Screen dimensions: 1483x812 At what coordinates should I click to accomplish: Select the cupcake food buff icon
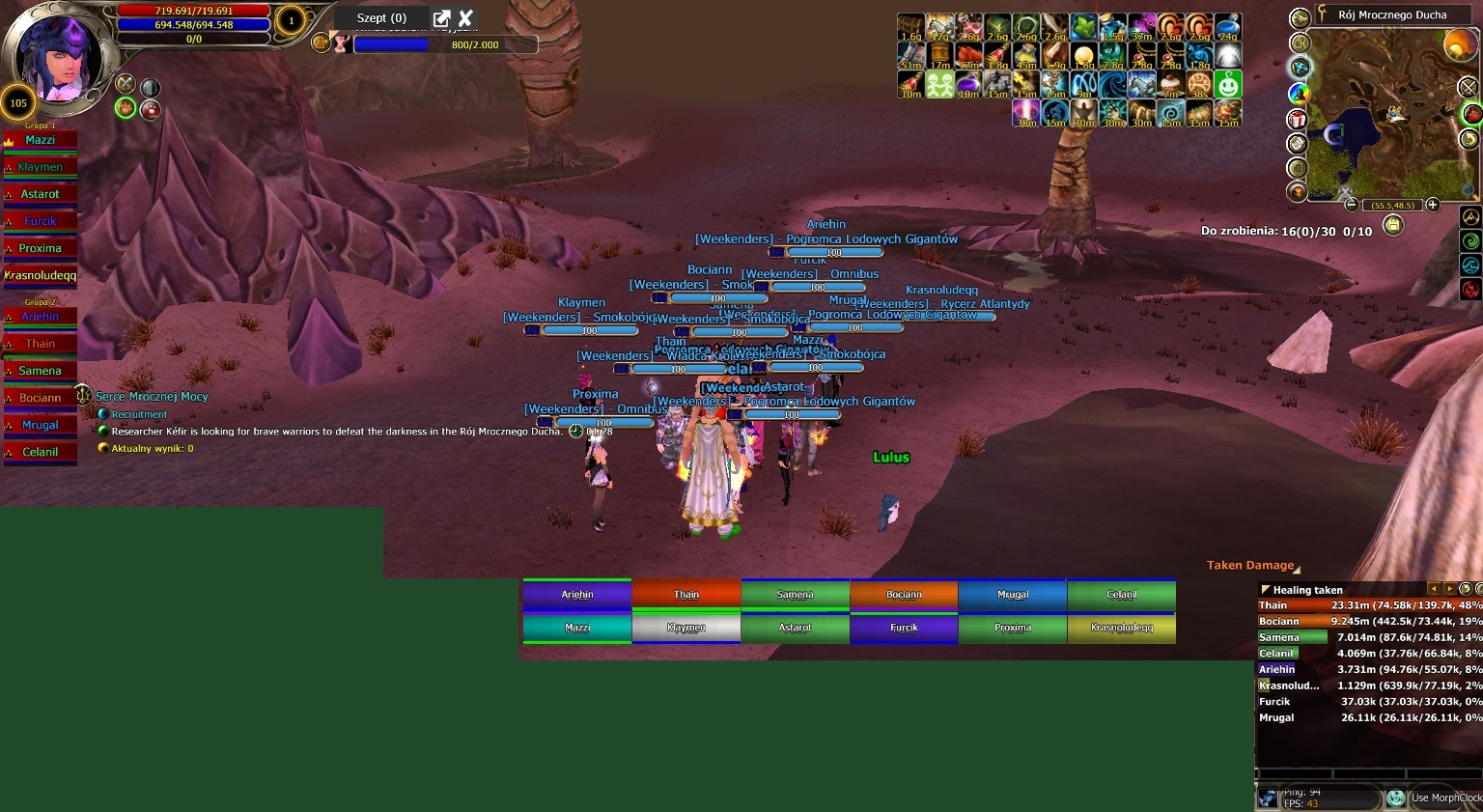tap(1170, 85)
